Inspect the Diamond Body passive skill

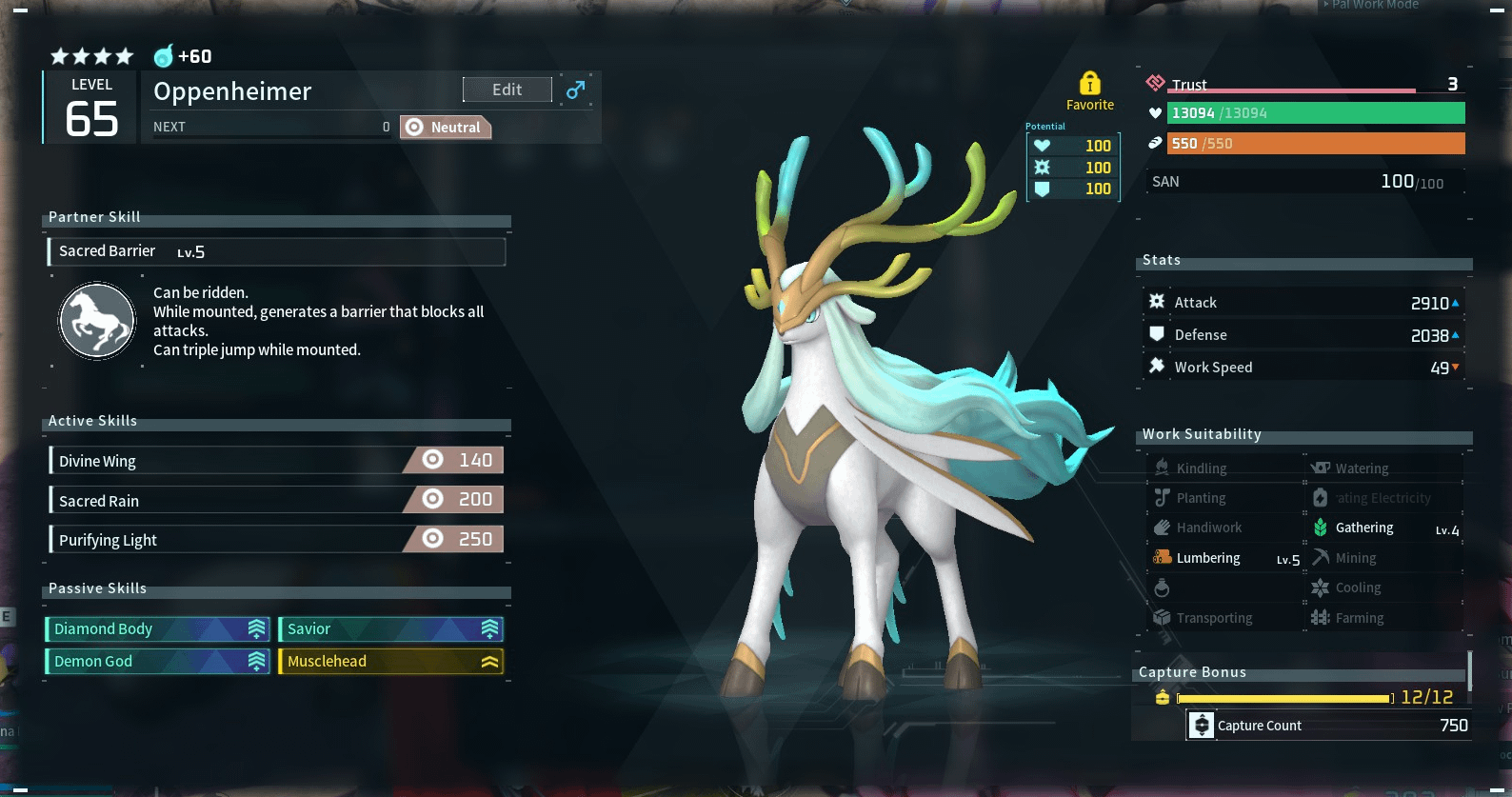[x=158, y=628]
